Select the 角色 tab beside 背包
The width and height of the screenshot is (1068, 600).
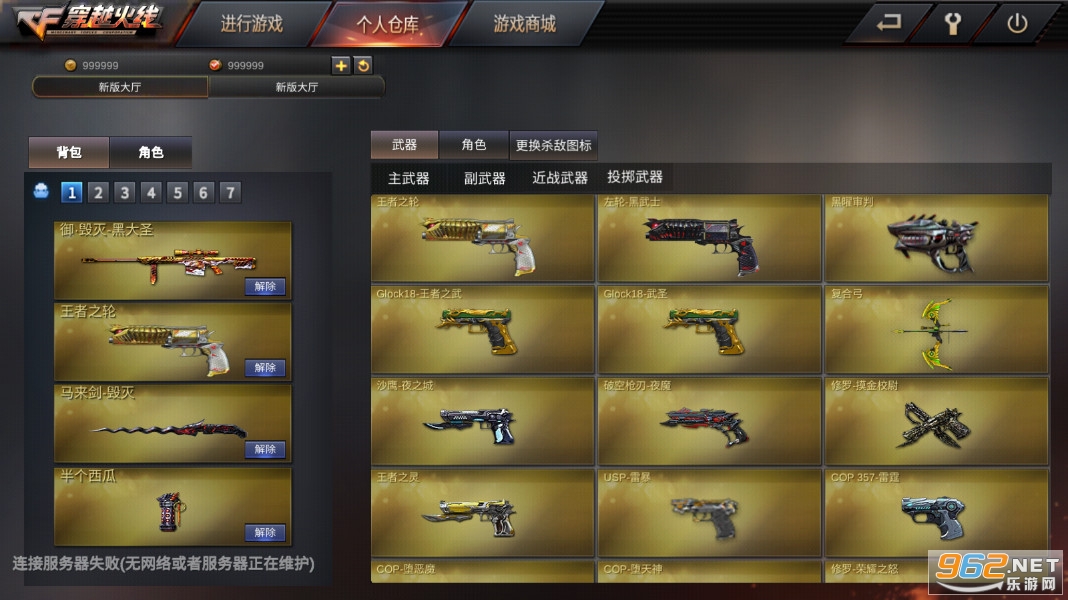(150, 152)
